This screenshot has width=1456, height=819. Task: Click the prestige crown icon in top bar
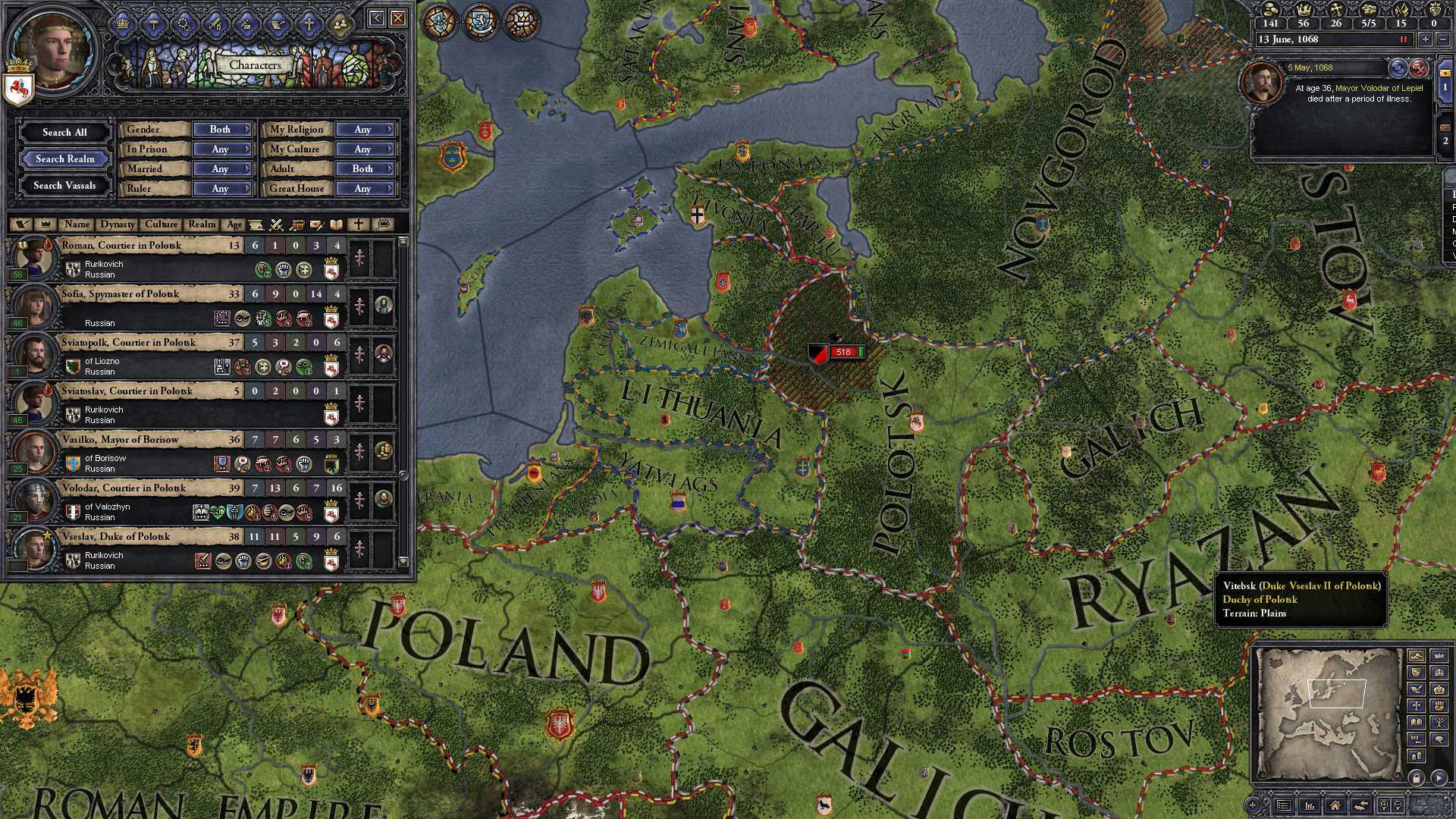tap(1304, 11)
